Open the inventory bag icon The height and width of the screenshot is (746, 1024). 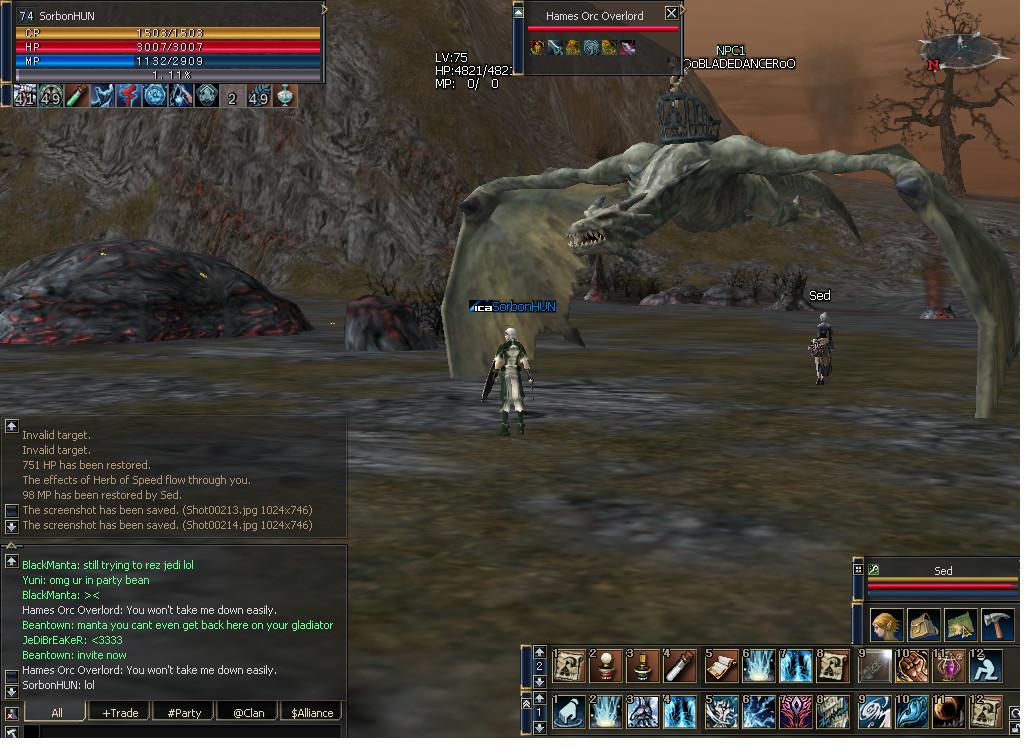point(923,624)
